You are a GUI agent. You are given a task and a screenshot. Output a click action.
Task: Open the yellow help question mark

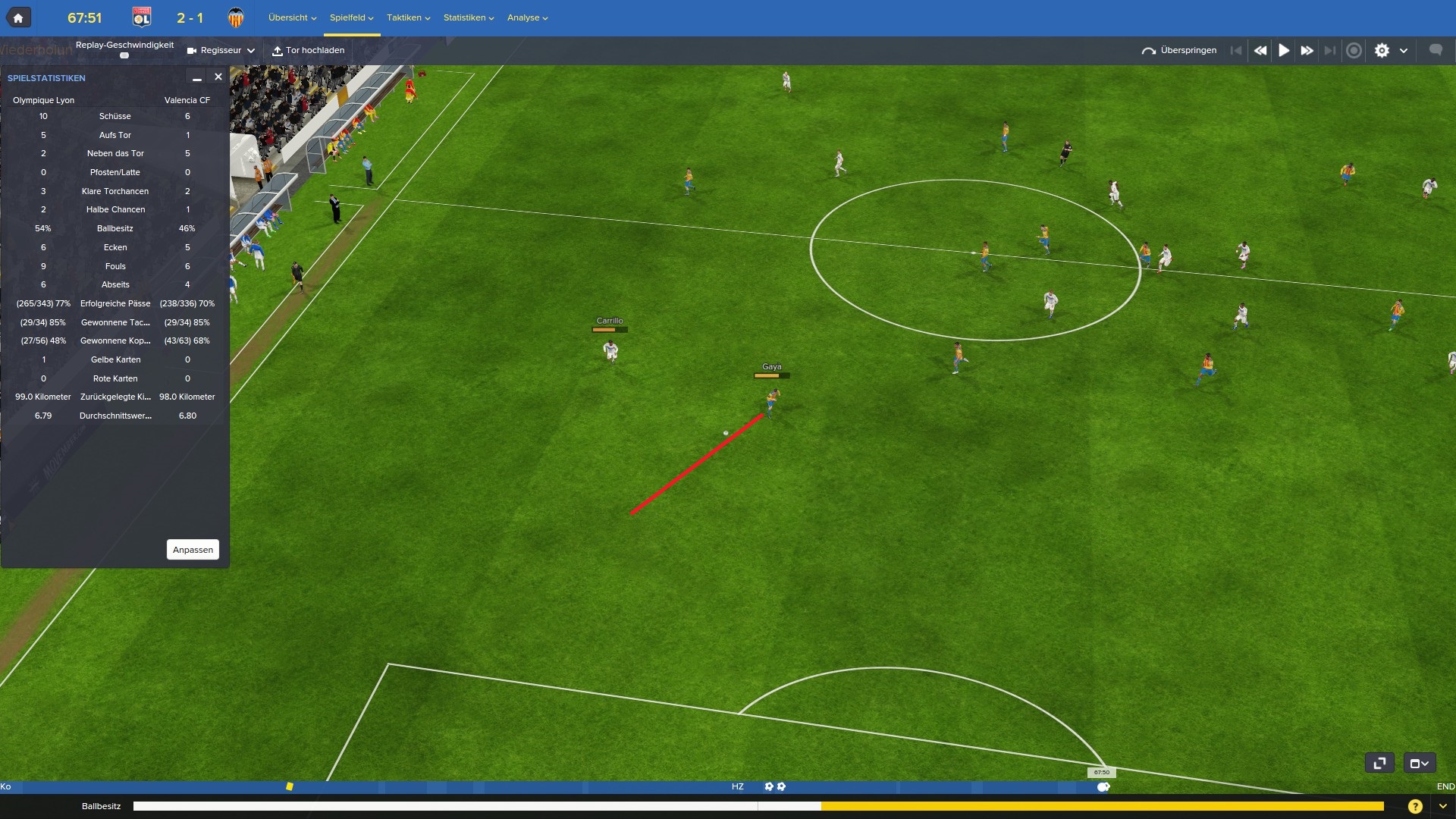(x=1414, y=806)
